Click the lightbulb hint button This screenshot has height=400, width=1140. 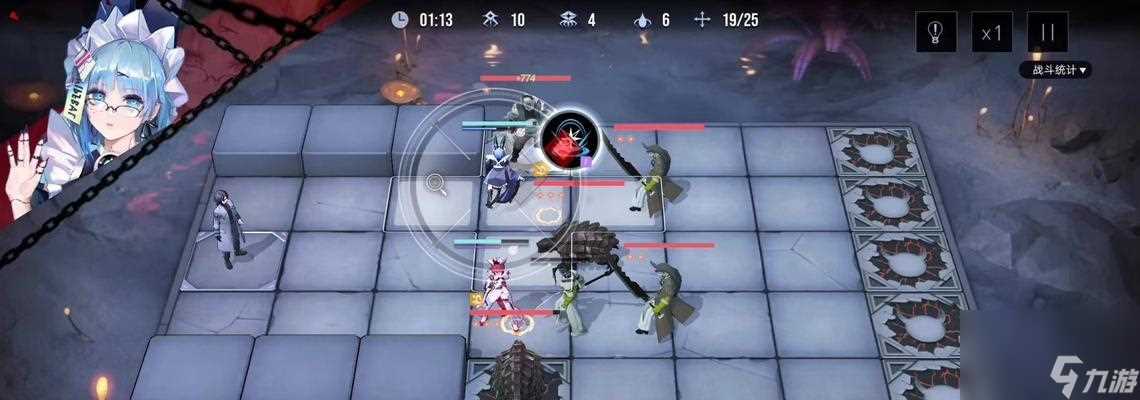(936, 32)
